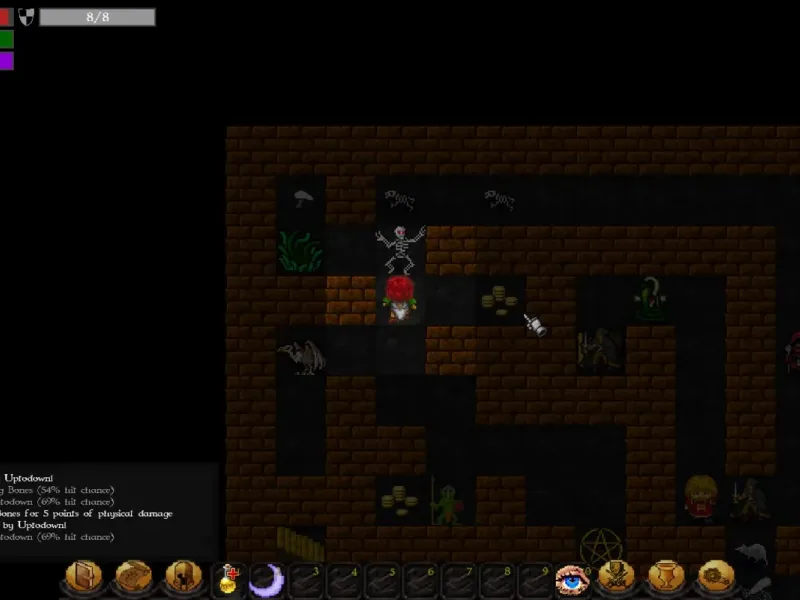Open the golden goblet button
The image size is (800, 600).
pyautogui.click(x=667, y=577)
